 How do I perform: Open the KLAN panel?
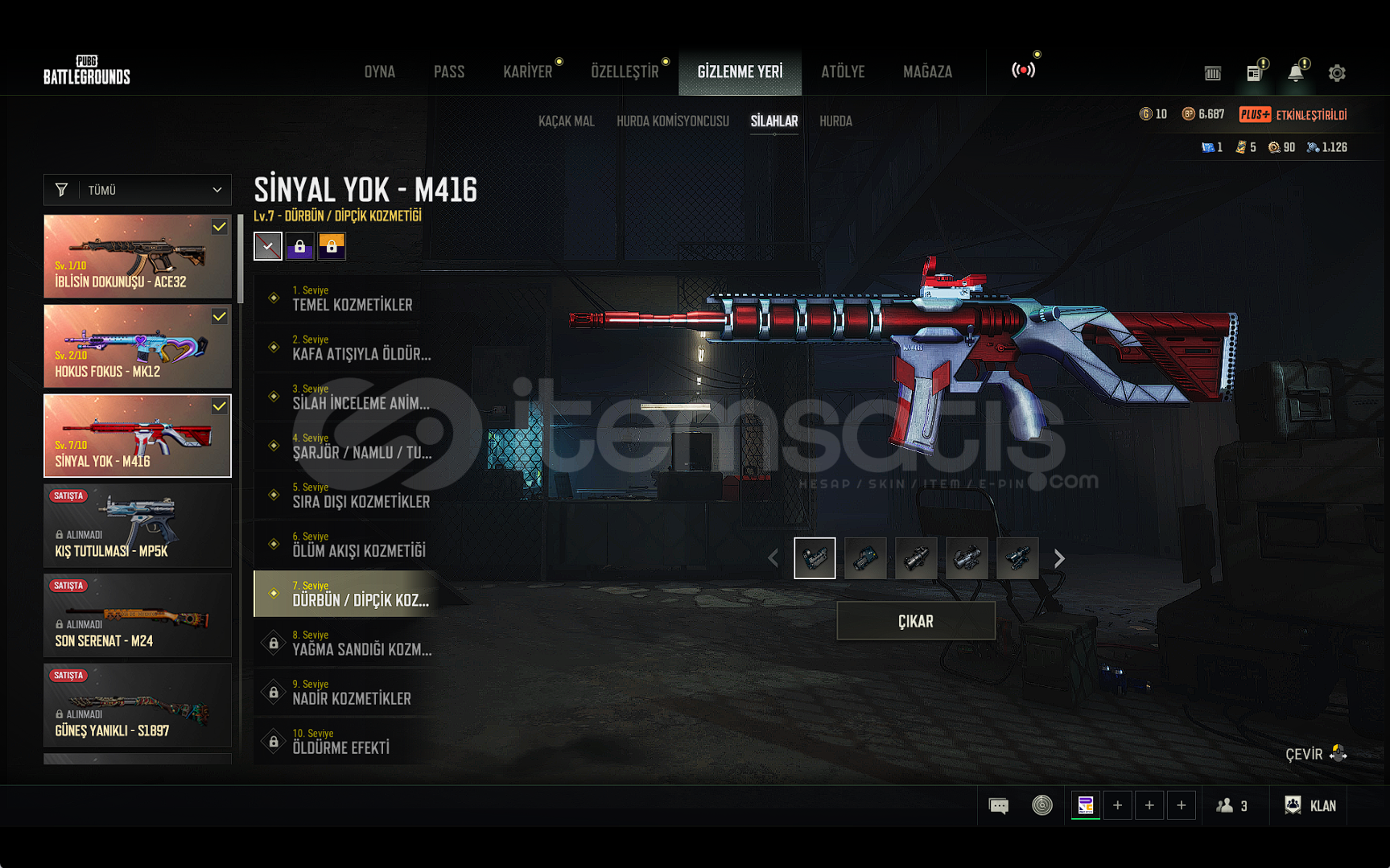[1311, 805]
